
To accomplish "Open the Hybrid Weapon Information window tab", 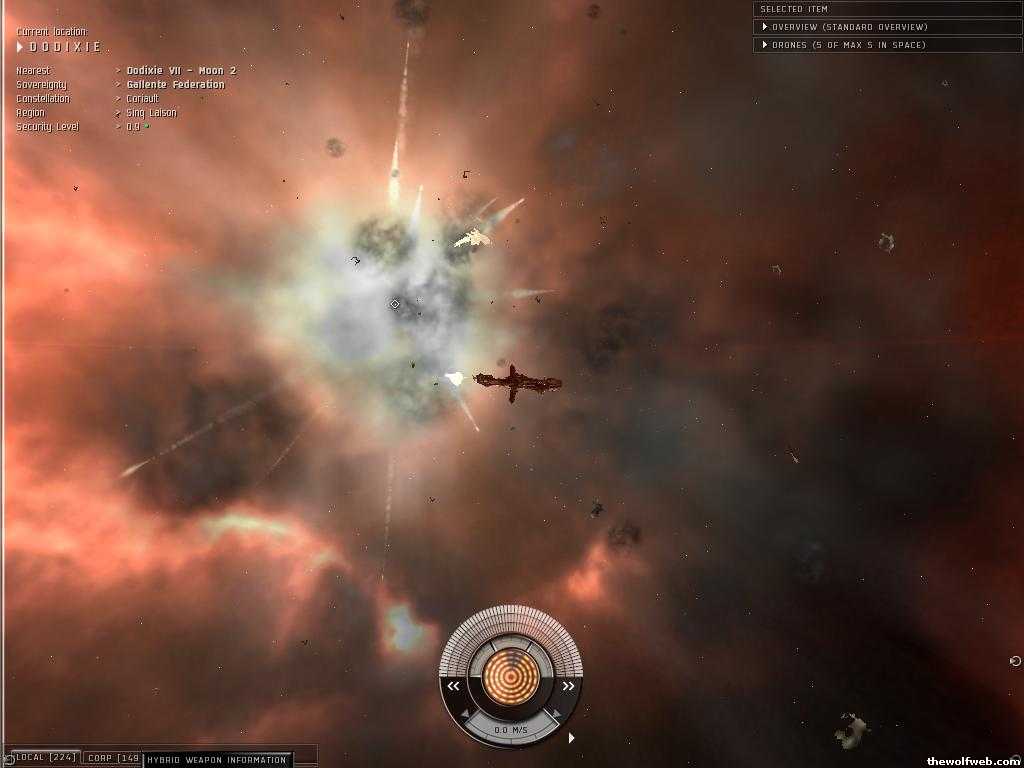I will [218, 760].
